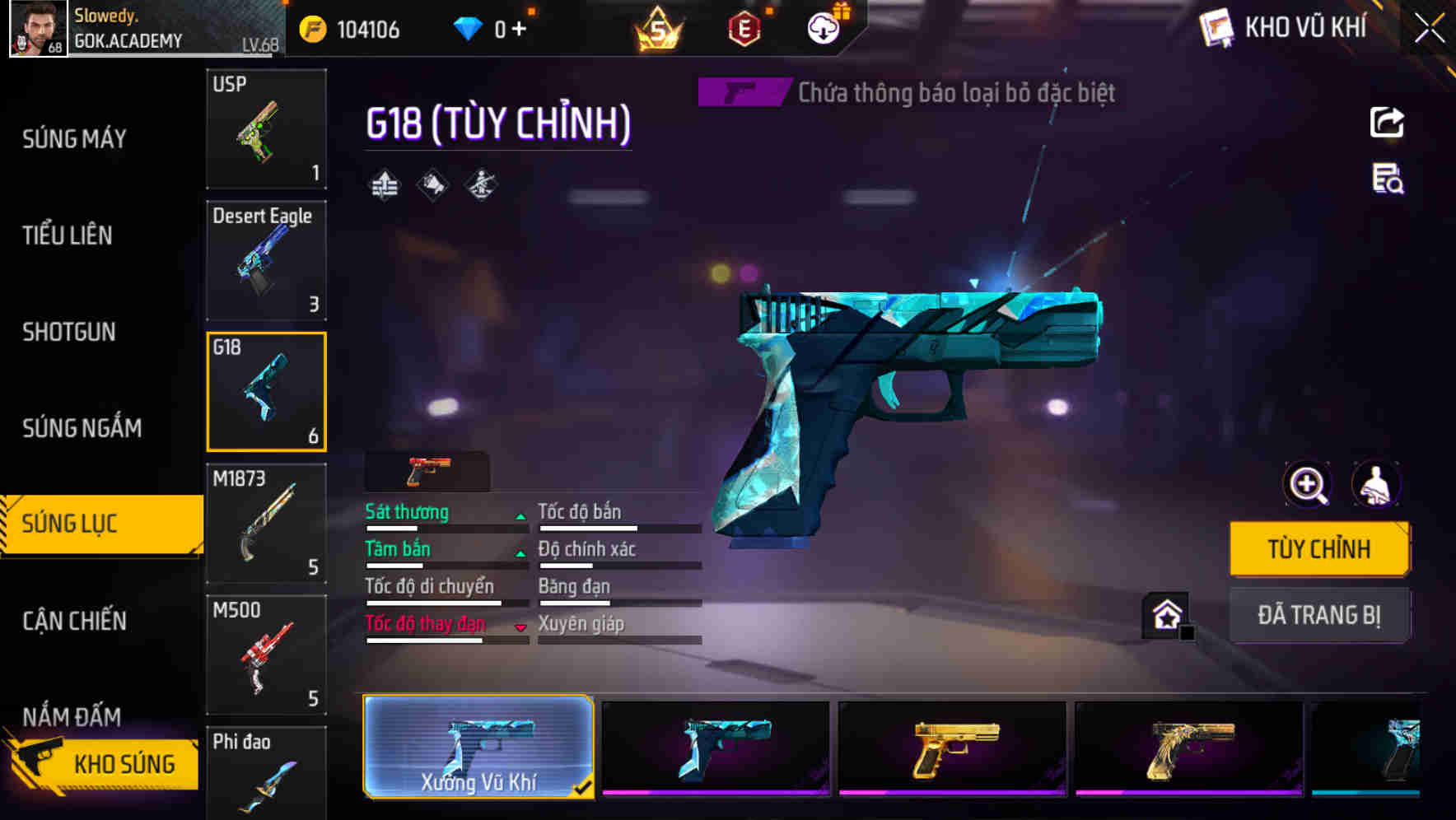The image size is (1456, 820).
Task: Tap the home-with-star icon near ĐÃ TRANG BỊ
Action: (x=1164, y=615)
